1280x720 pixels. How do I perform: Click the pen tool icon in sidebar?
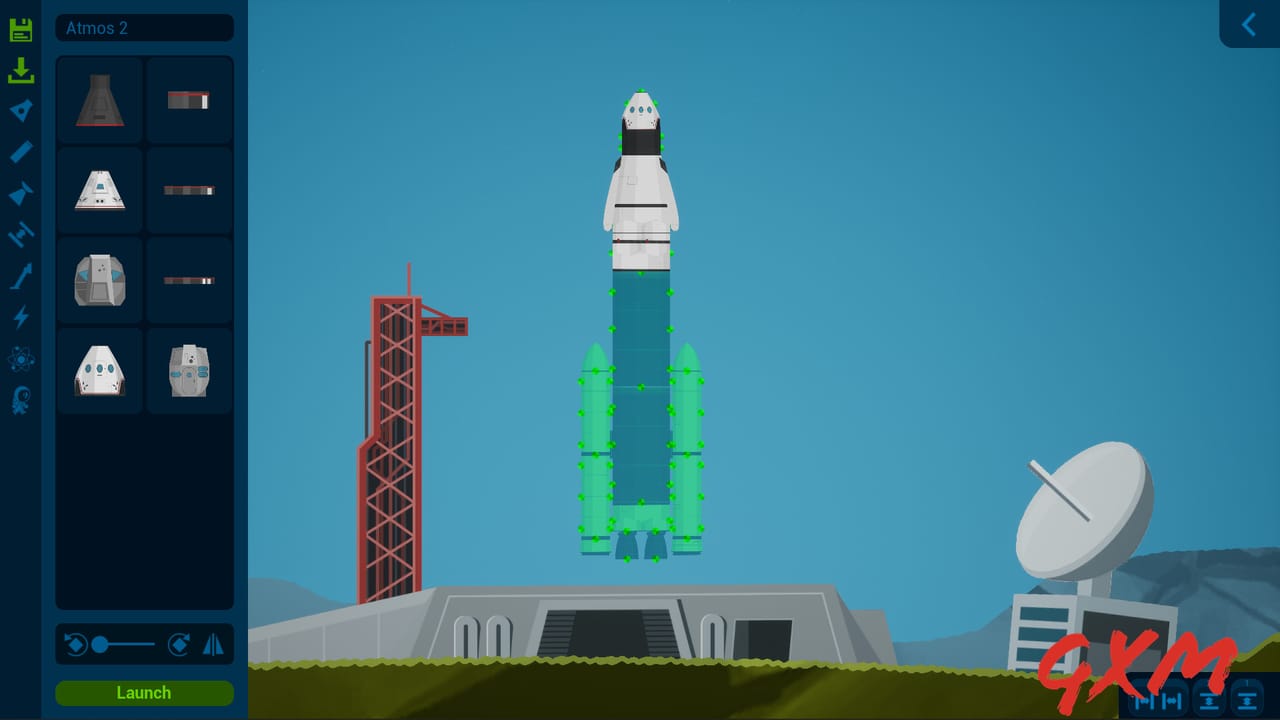[x=21, y=152]
